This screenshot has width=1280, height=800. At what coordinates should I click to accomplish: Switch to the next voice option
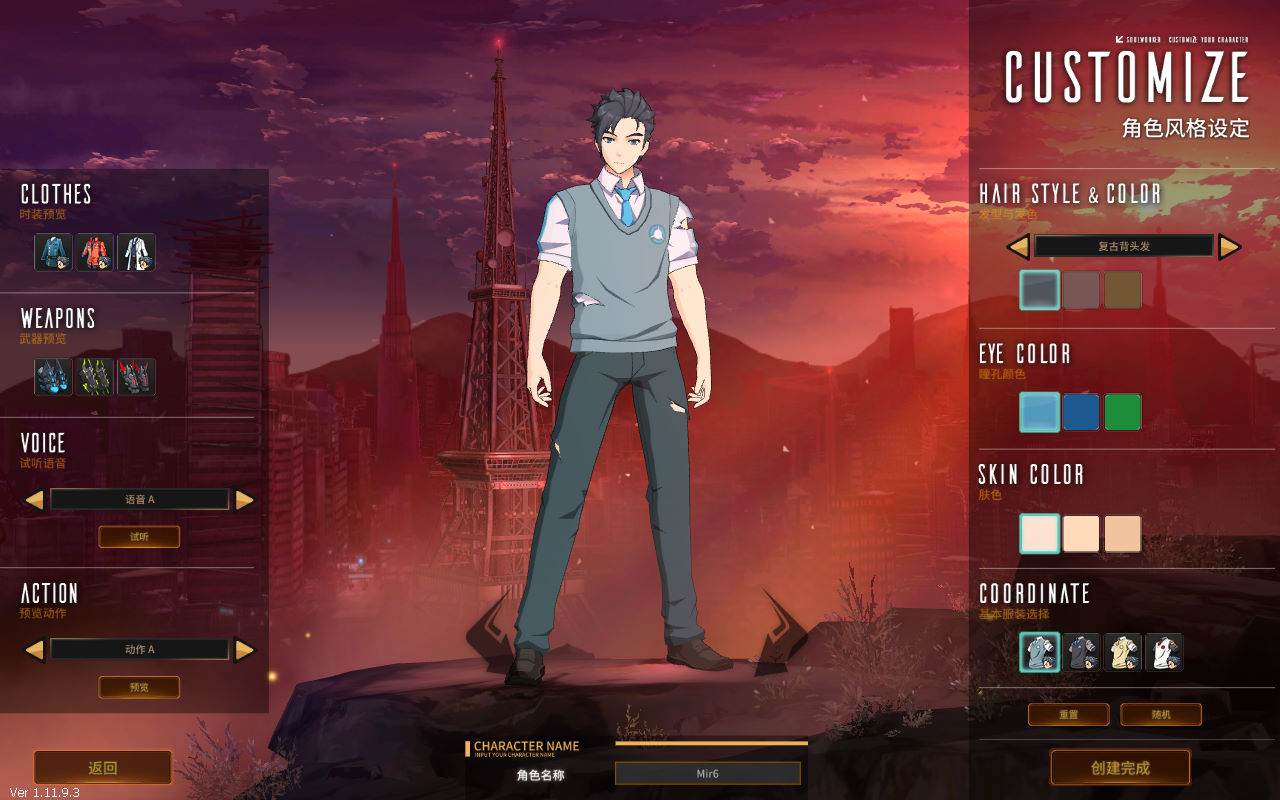pos(245,500)
